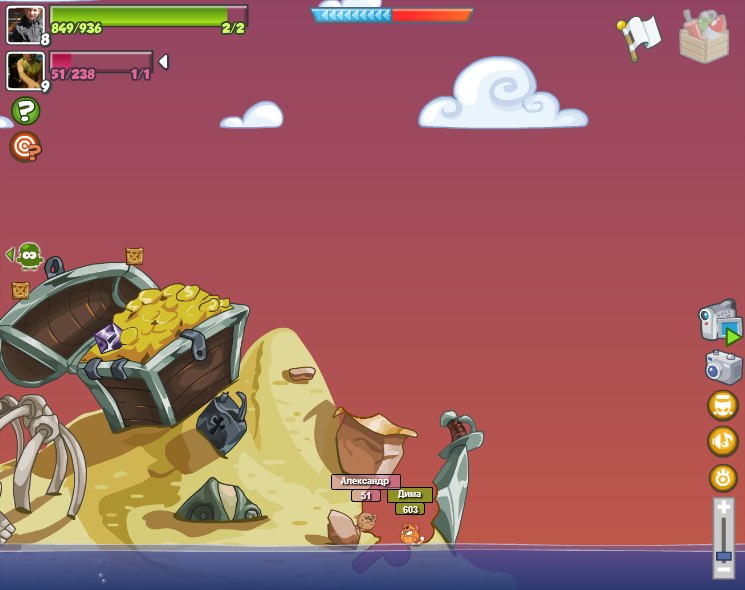
Task: Open the weapons crate inventory
Action: tap(704, 38)
